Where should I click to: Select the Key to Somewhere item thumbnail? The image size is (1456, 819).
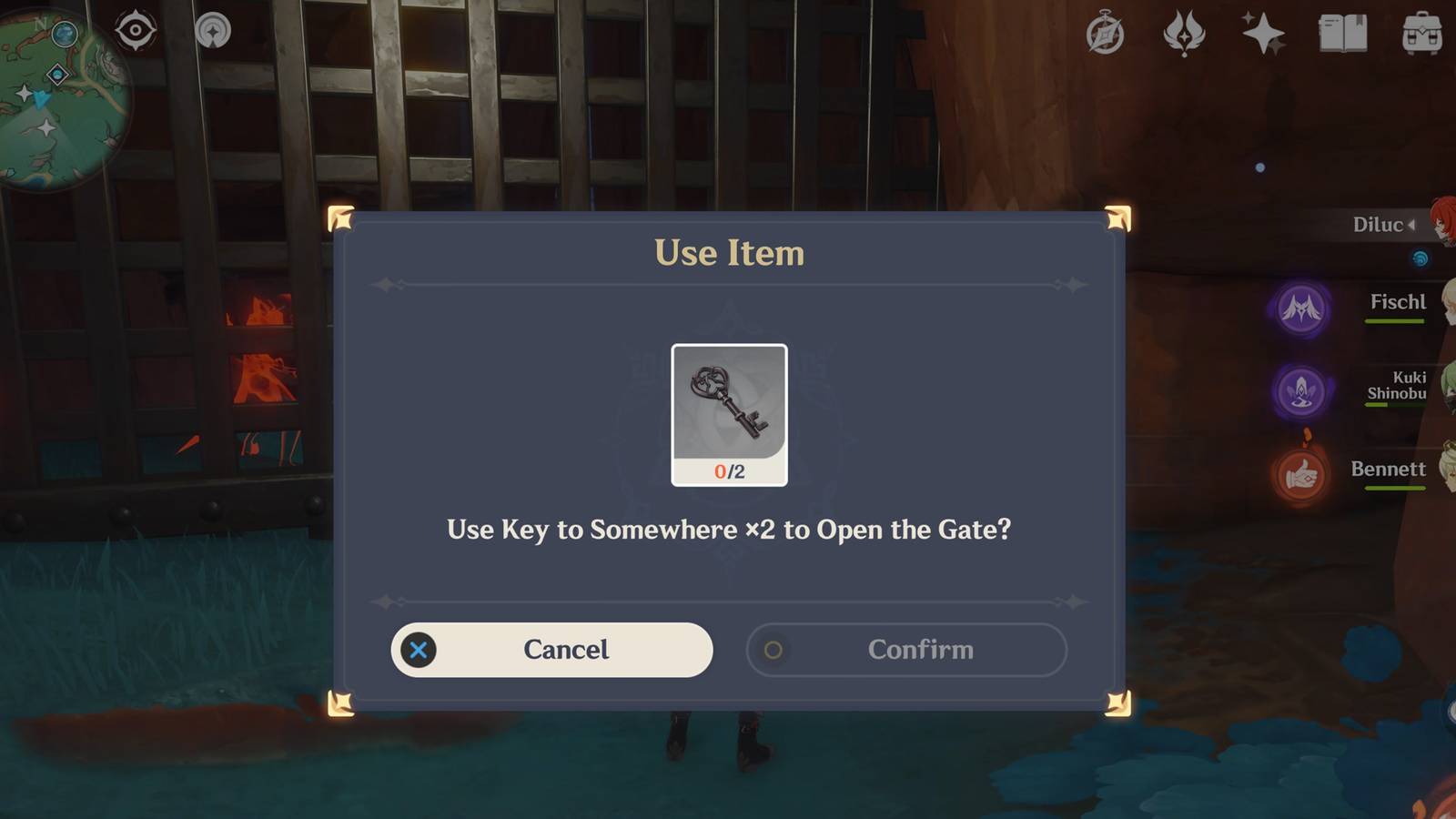tap(728, 414)
